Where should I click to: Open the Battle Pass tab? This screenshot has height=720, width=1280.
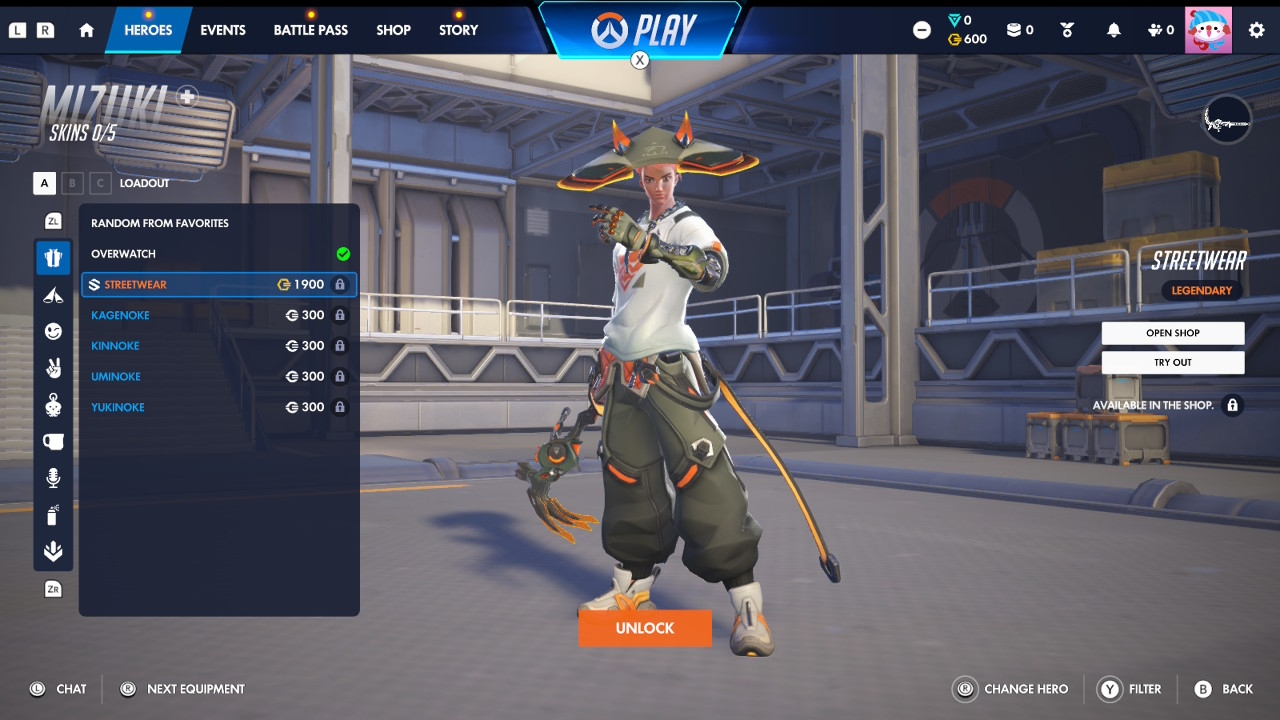click(x=310, y=30)
